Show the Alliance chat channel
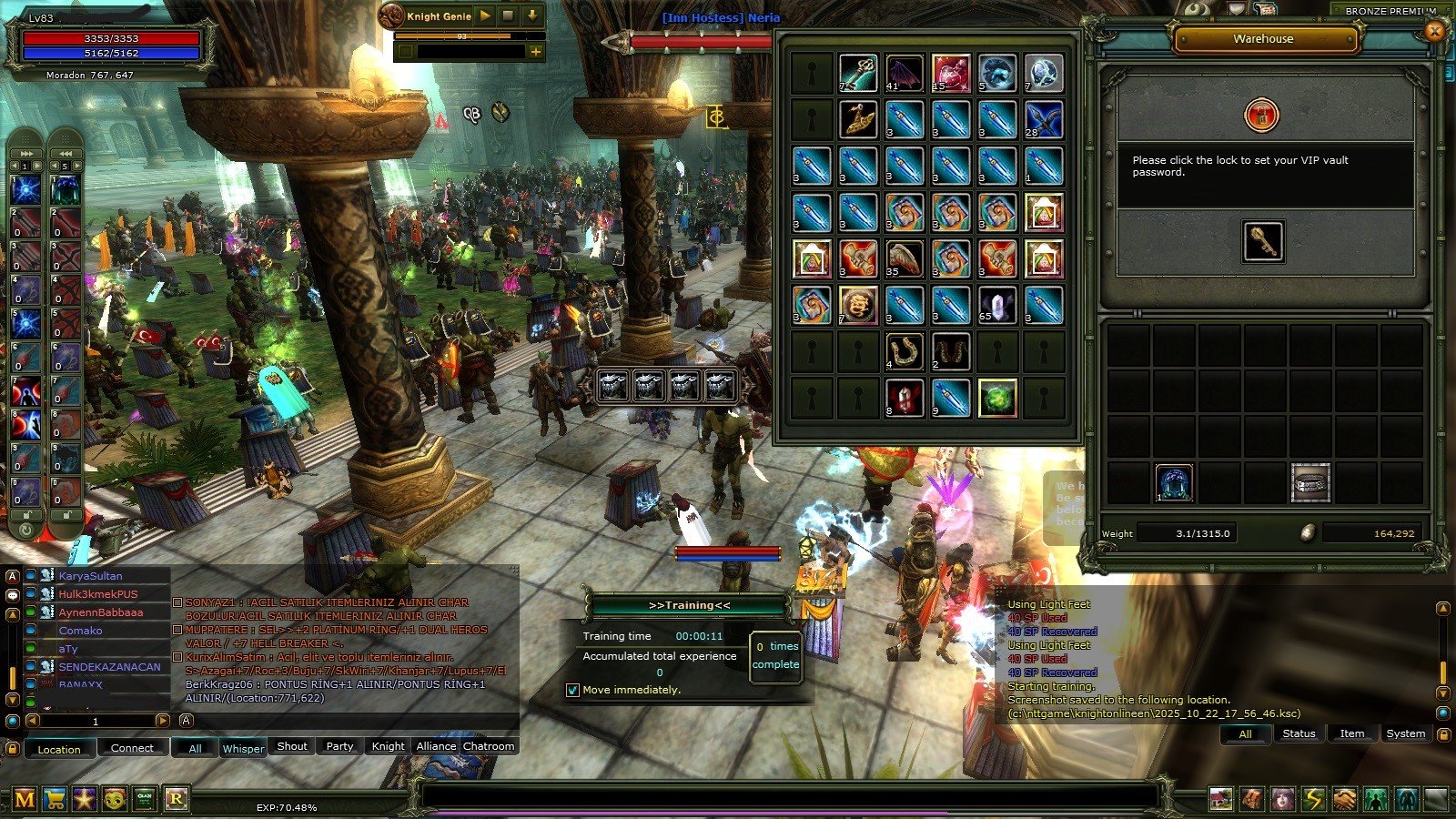The image size is (1456, 819). [x=436, y=746]
